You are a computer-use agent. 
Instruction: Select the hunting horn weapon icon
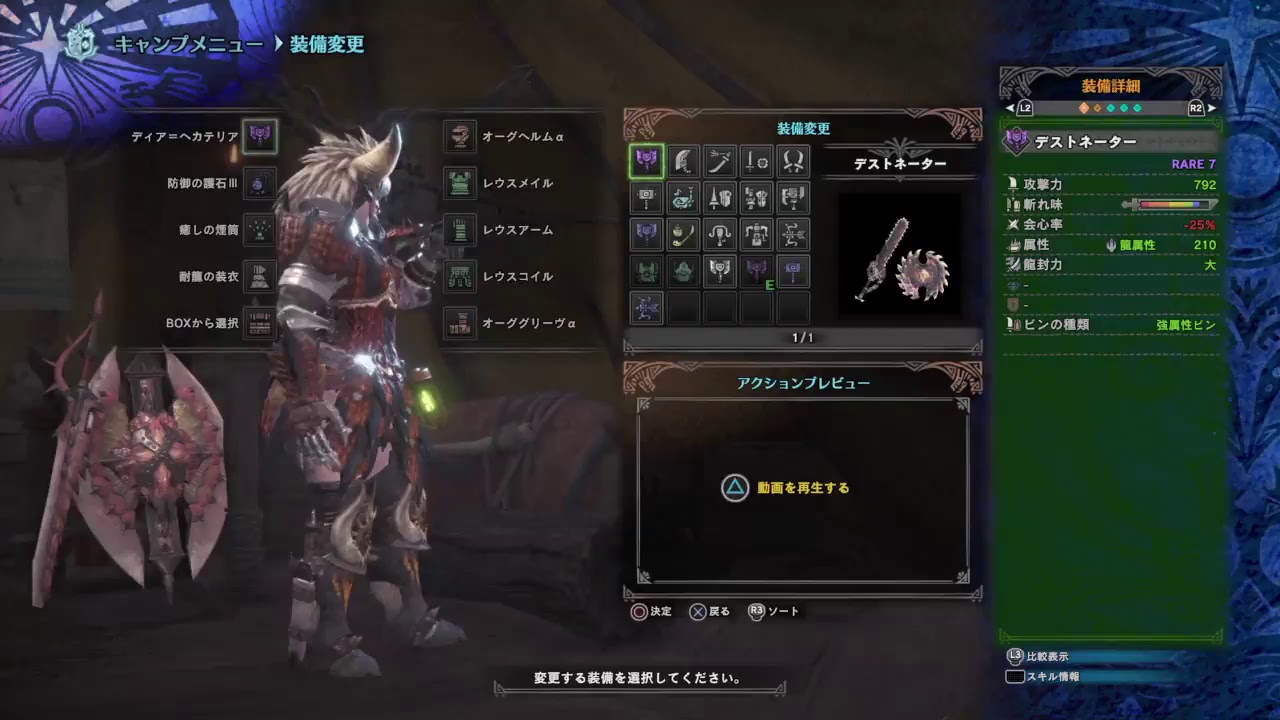point(682,198)
